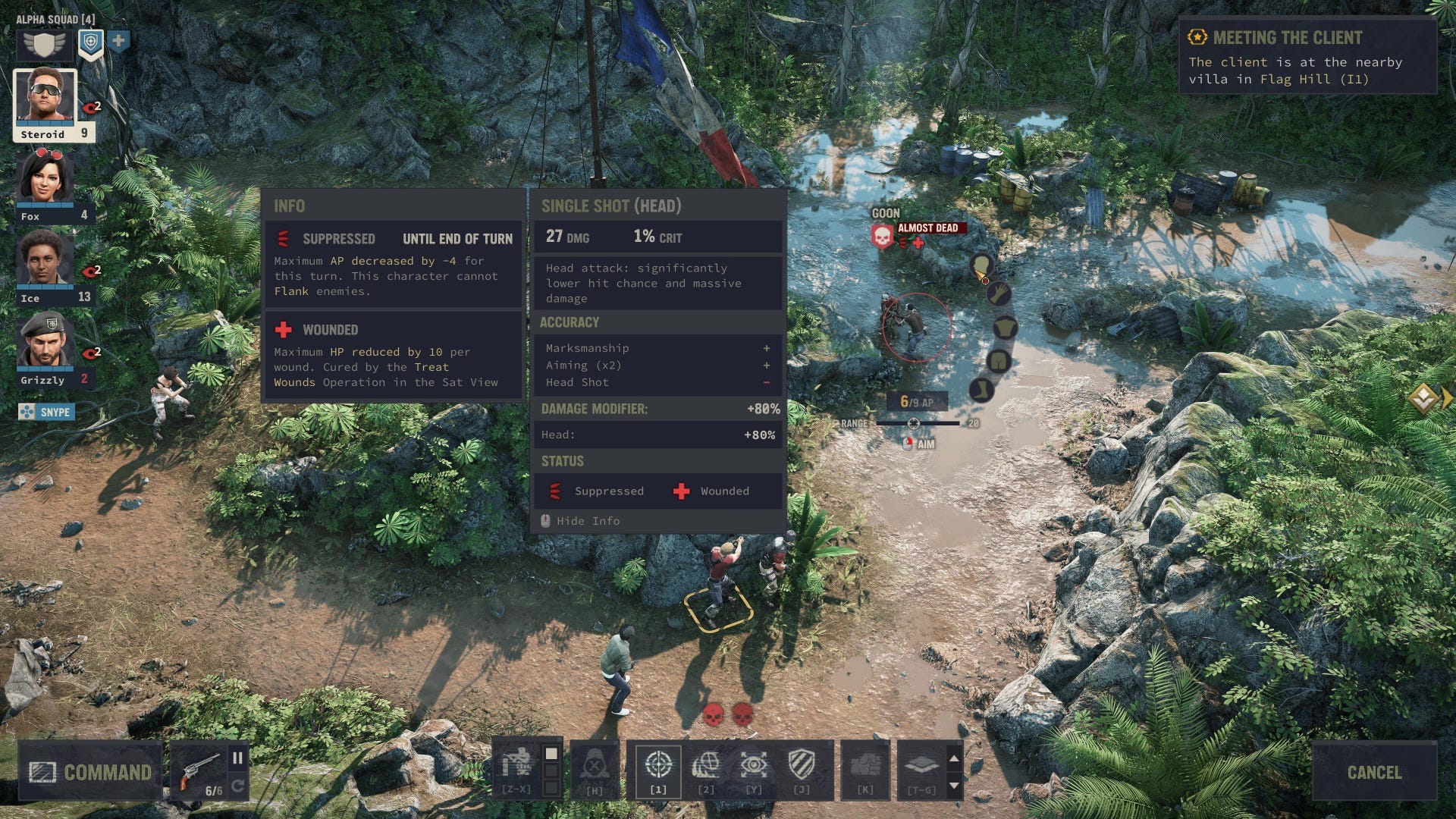This screenshot has width=1456, height=819.
Task: Switch to Ice's portrait
Action: 45,259
